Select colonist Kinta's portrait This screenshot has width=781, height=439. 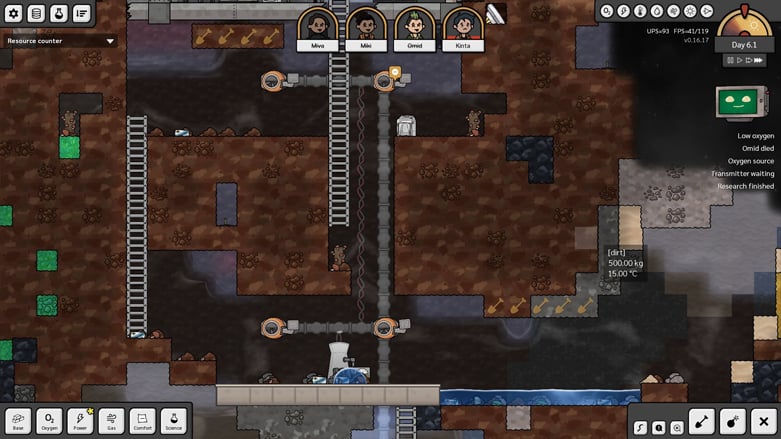pos(462,29)
